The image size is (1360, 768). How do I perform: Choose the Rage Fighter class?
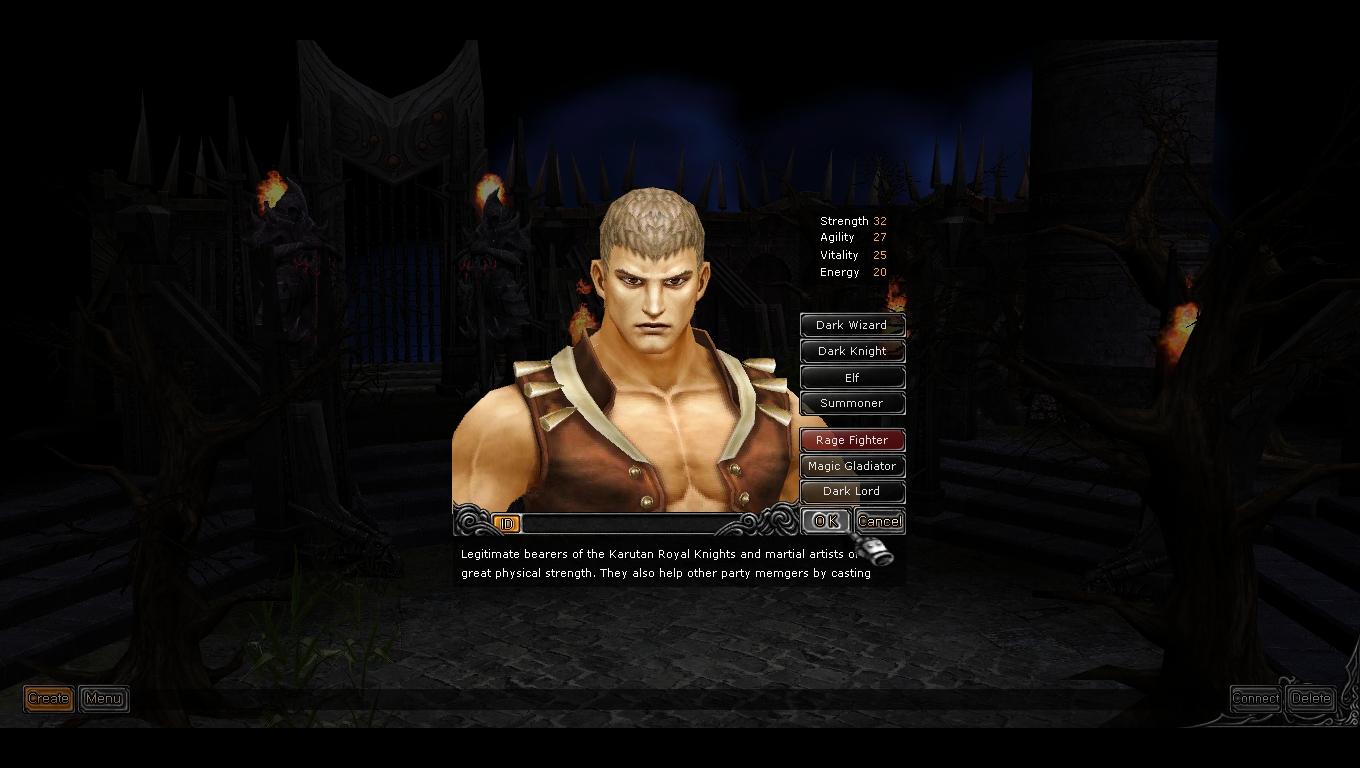point(852,440)
